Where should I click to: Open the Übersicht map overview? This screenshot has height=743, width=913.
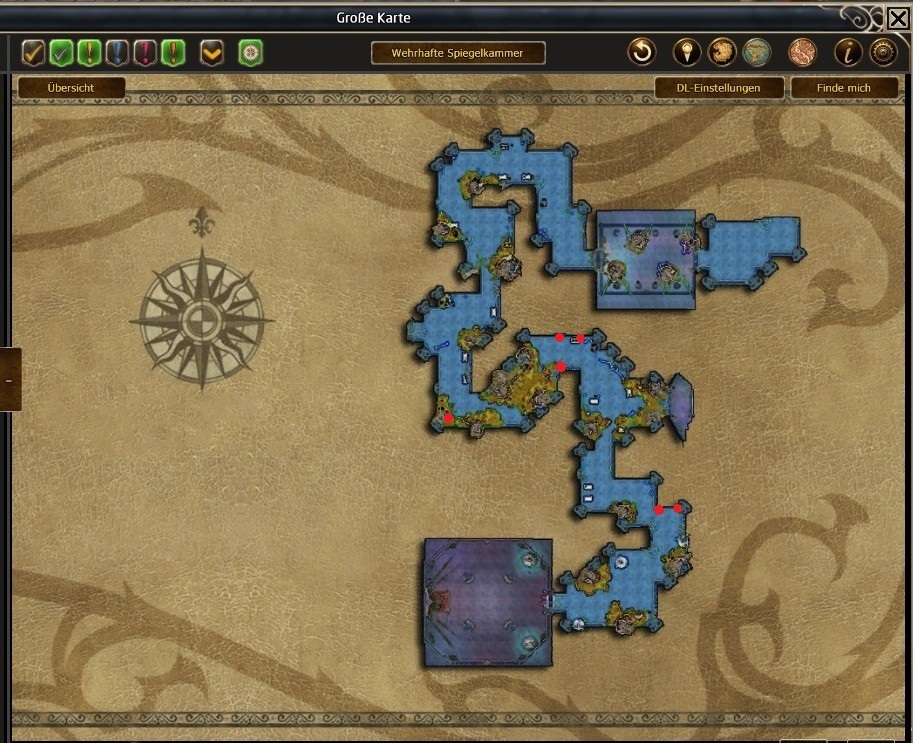click(71, 88)
